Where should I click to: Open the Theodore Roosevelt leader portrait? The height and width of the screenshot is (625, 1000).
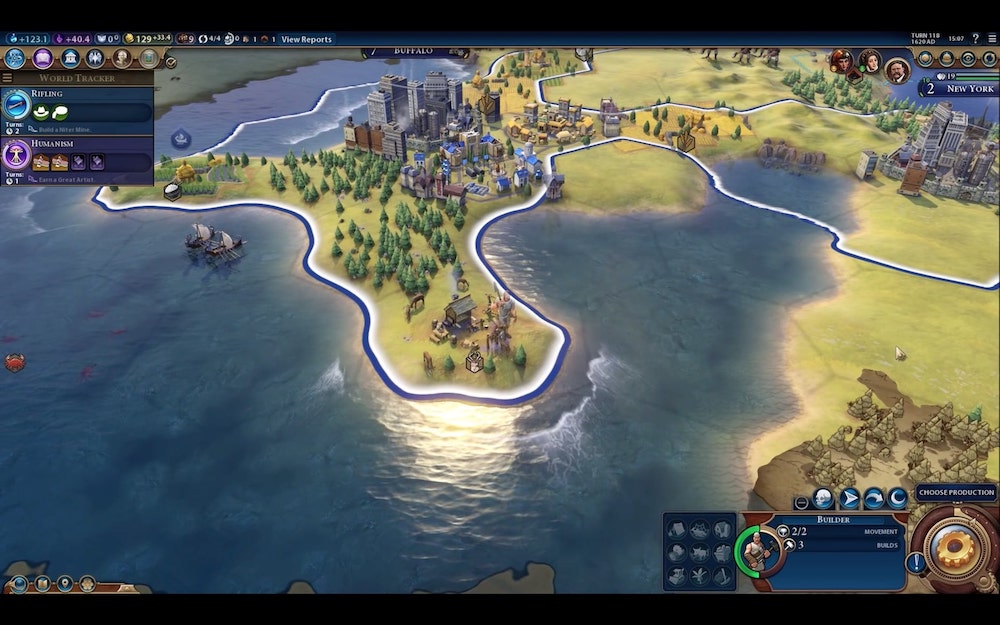(897, 70)
